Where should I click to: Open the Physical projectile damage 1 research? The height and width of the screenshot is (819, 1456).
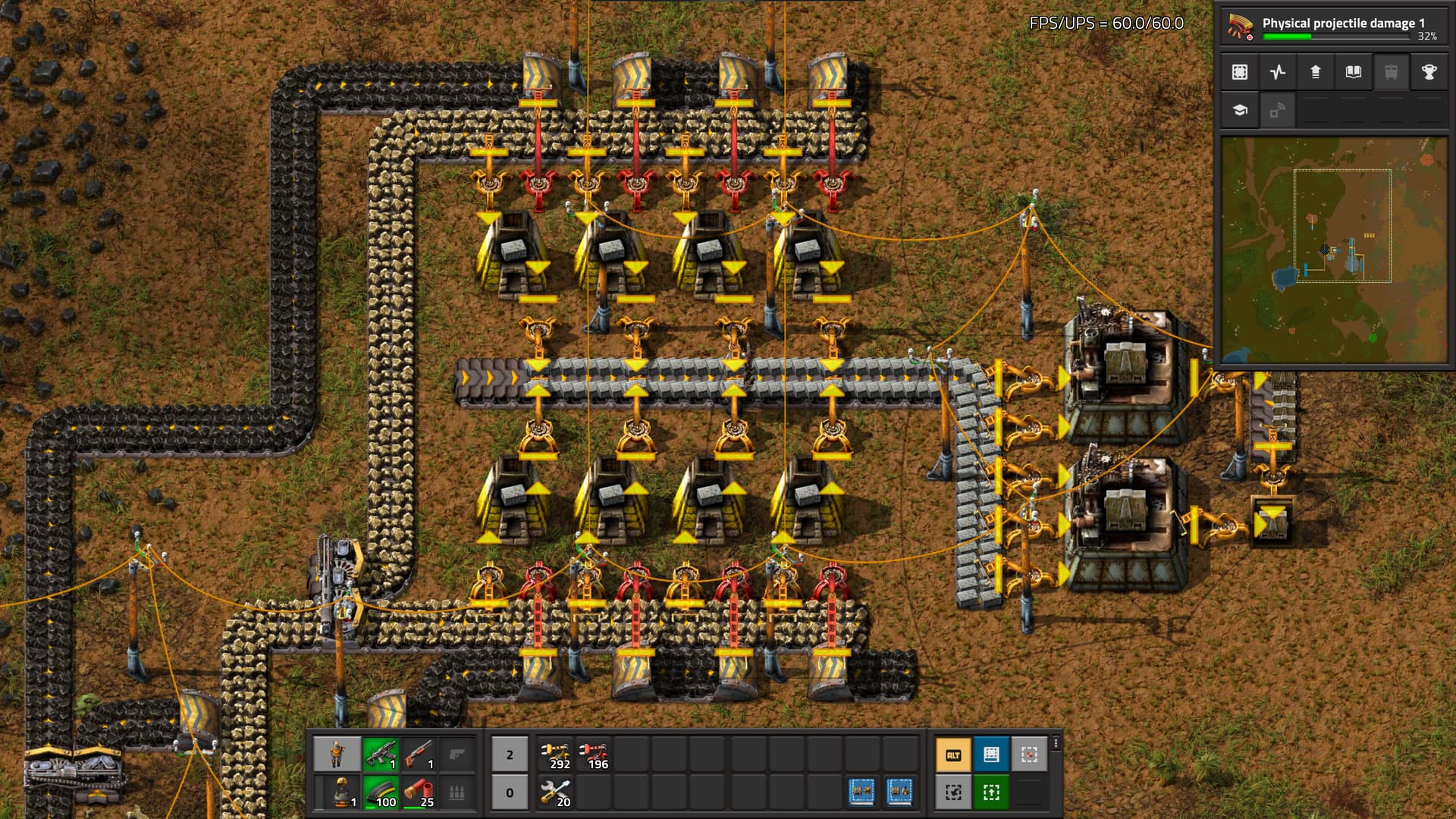click(1333, 27)
